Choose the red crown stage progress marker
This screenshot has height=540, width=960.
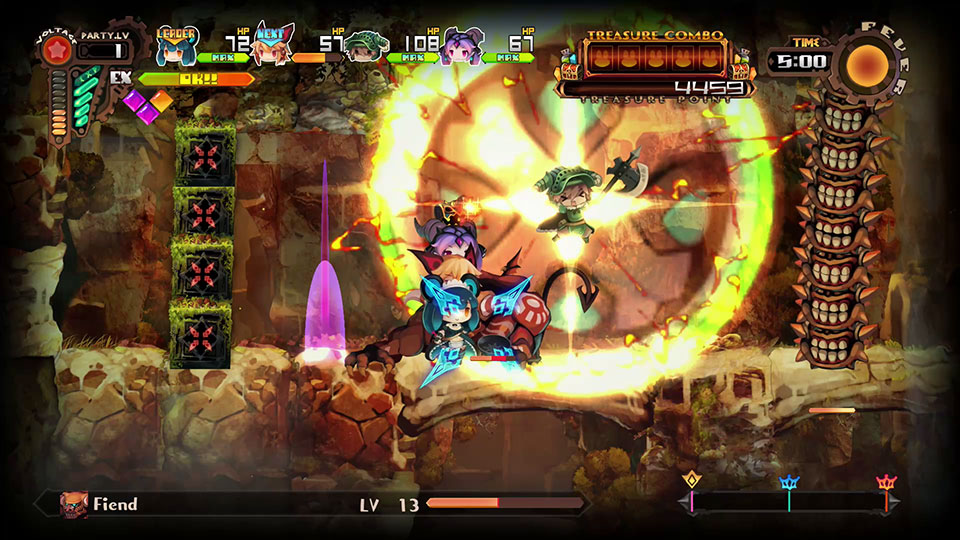tap(886, 484)
